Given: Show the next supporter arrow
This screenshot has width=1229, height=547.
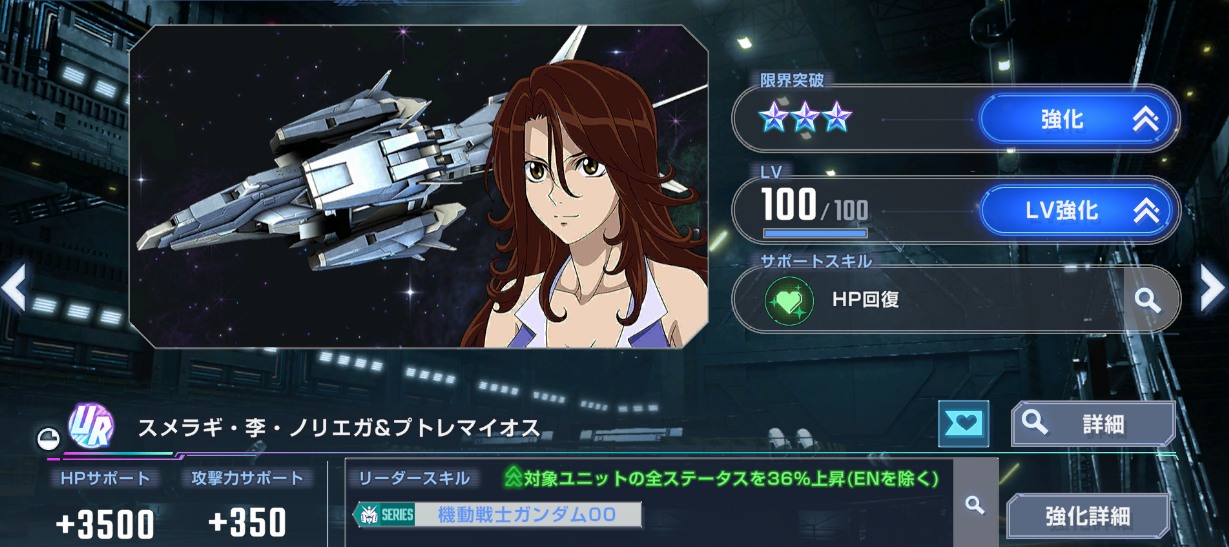Looking at the screenshot, I should [1212, 288].
